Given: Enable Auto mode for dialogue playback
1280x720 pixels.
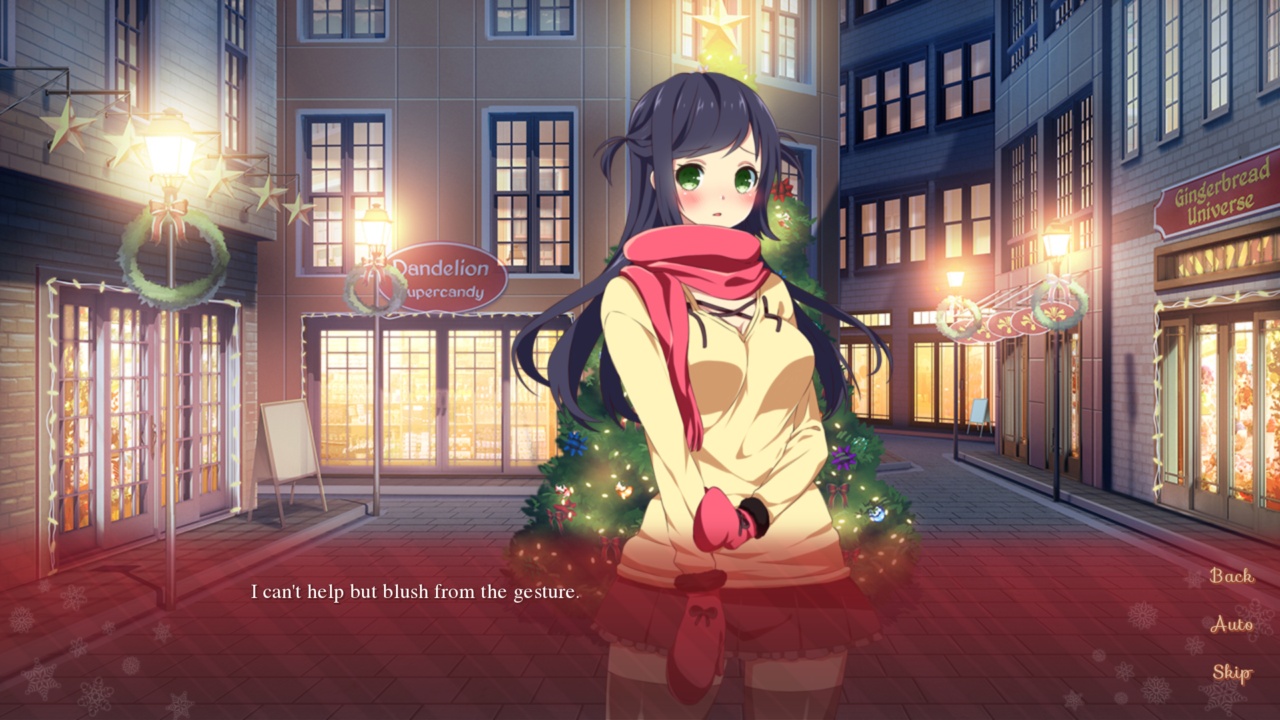Looking at the screenshot, I should [1231, 624].
